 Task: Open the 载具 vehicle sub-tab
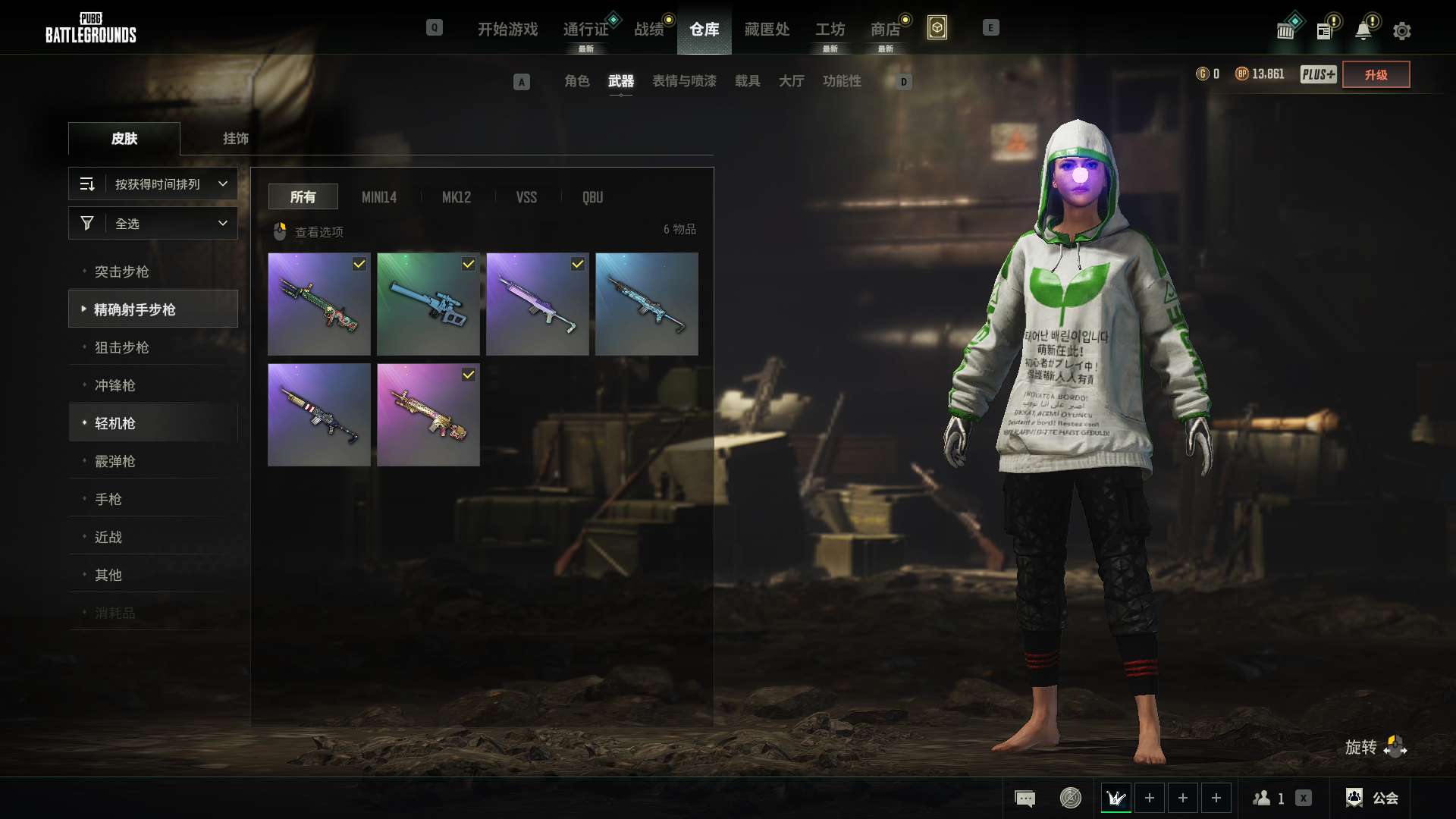point(747,81)
